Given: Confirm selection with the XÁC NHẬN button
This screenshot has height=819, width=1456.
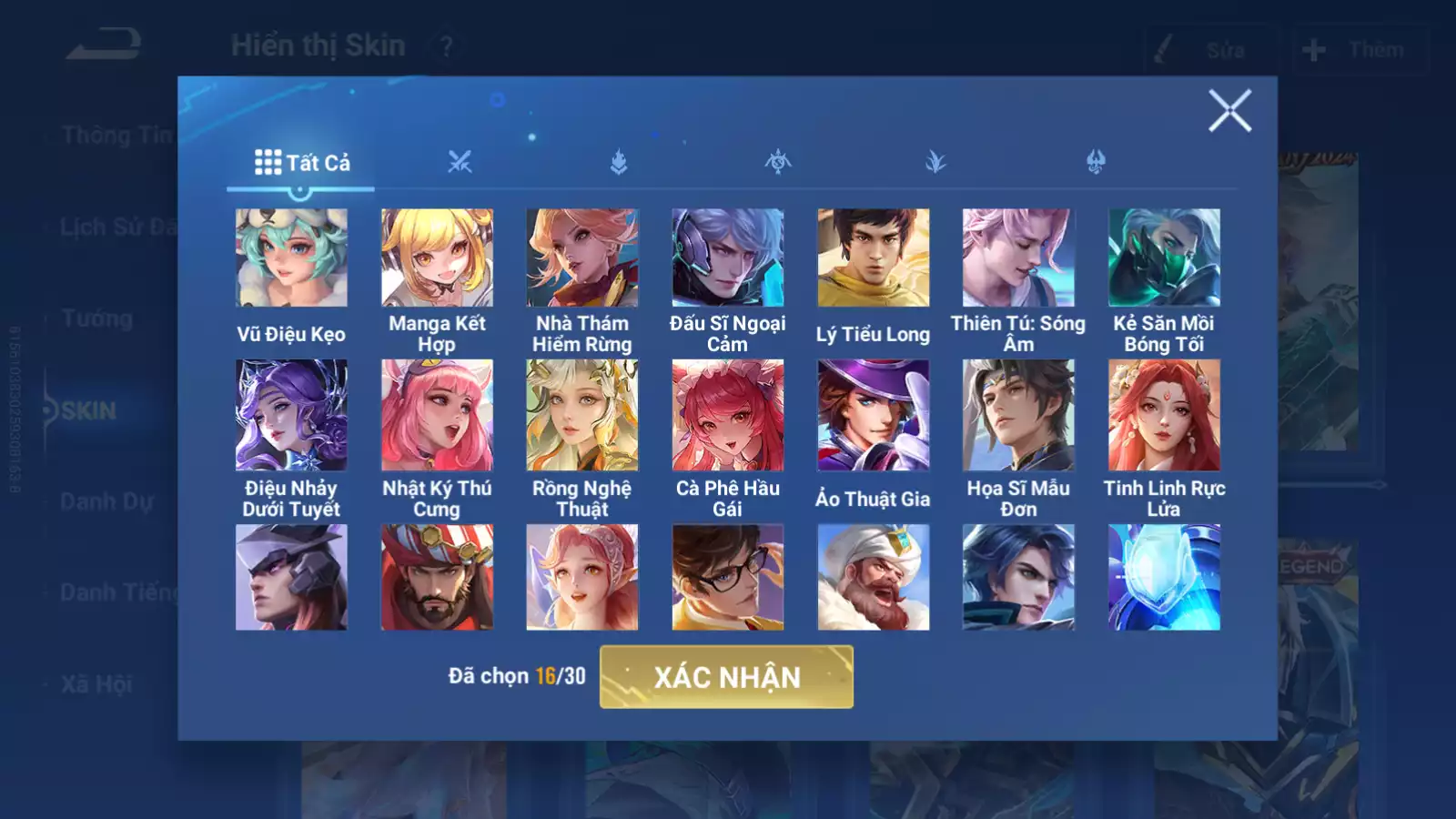Looking at the screenshot, I should tap(726, 677).
